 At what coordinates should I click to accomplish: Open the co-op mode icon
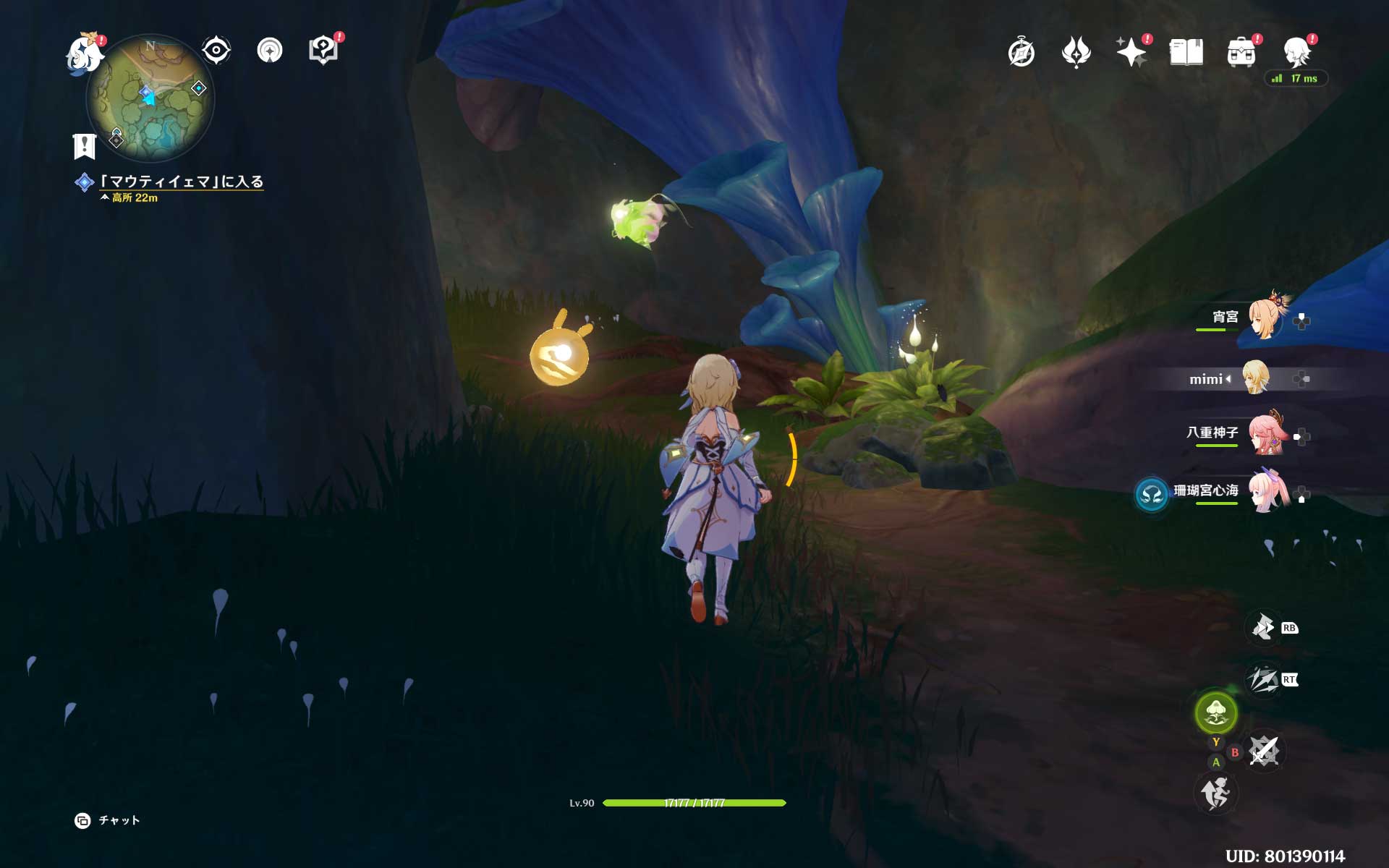coord(270,51)
